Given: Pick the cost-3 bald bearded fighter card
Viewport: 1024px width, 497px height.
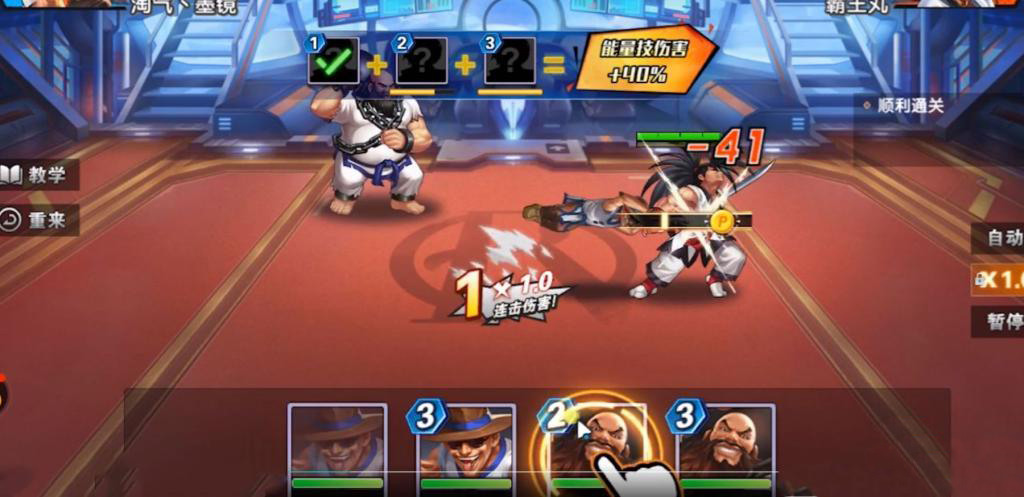Looking at the screenshot, I should click(726, 445).
